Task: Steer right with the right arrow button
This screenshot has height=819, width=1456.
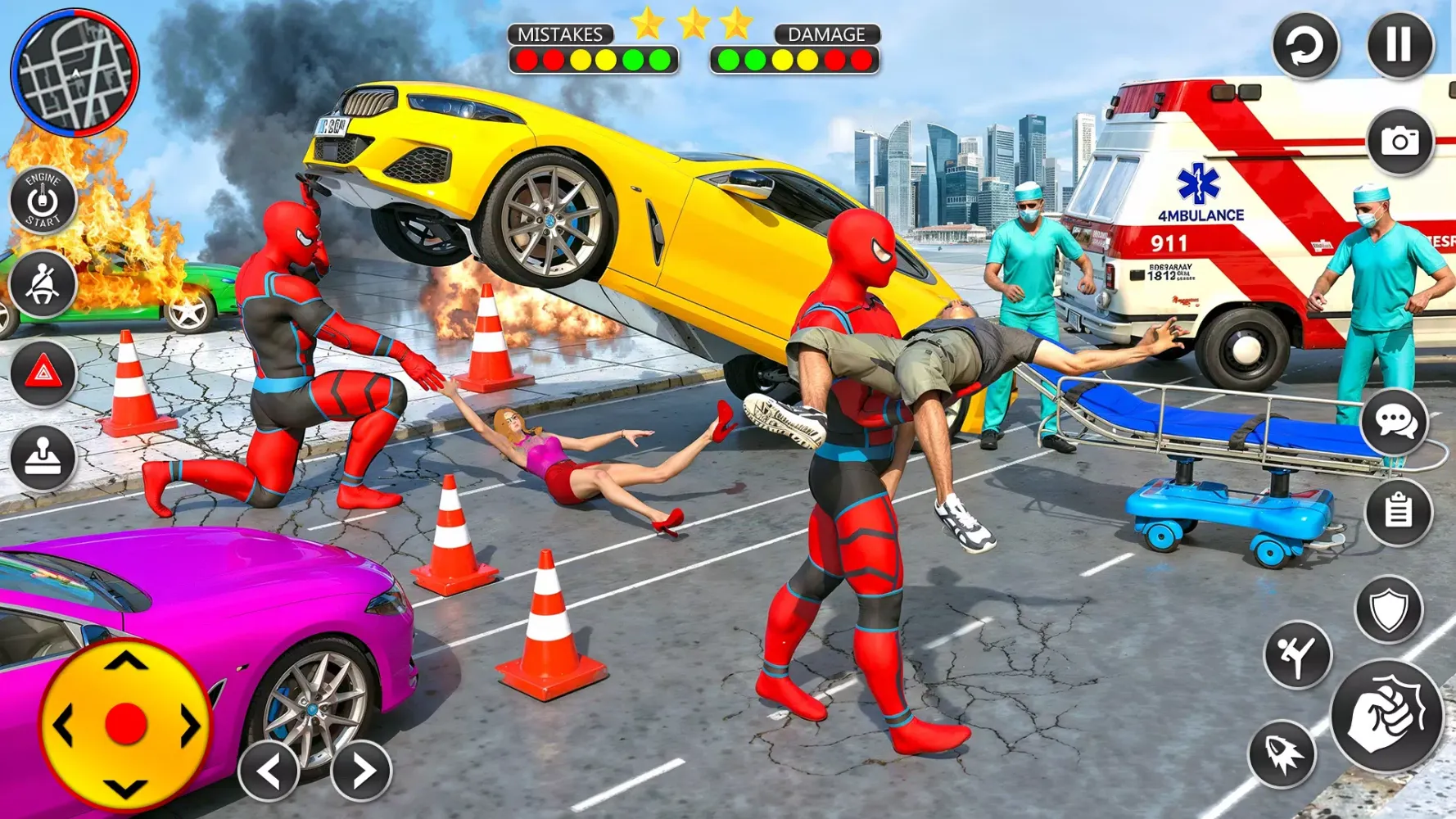Action: click(361, 770)
